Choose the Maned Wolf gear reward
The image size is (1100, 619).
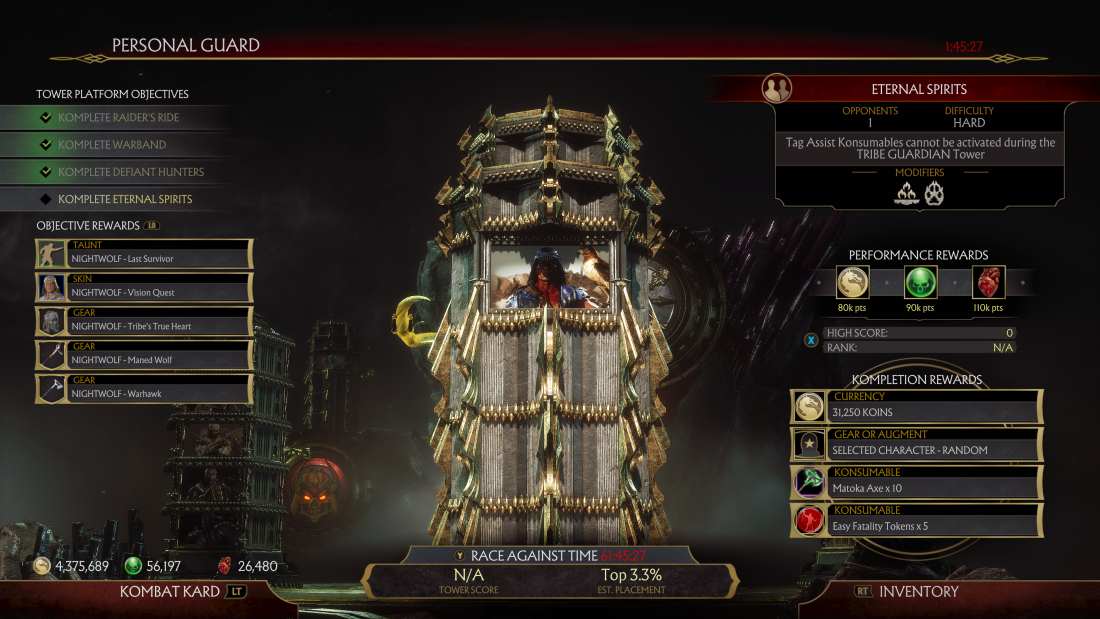145,355
